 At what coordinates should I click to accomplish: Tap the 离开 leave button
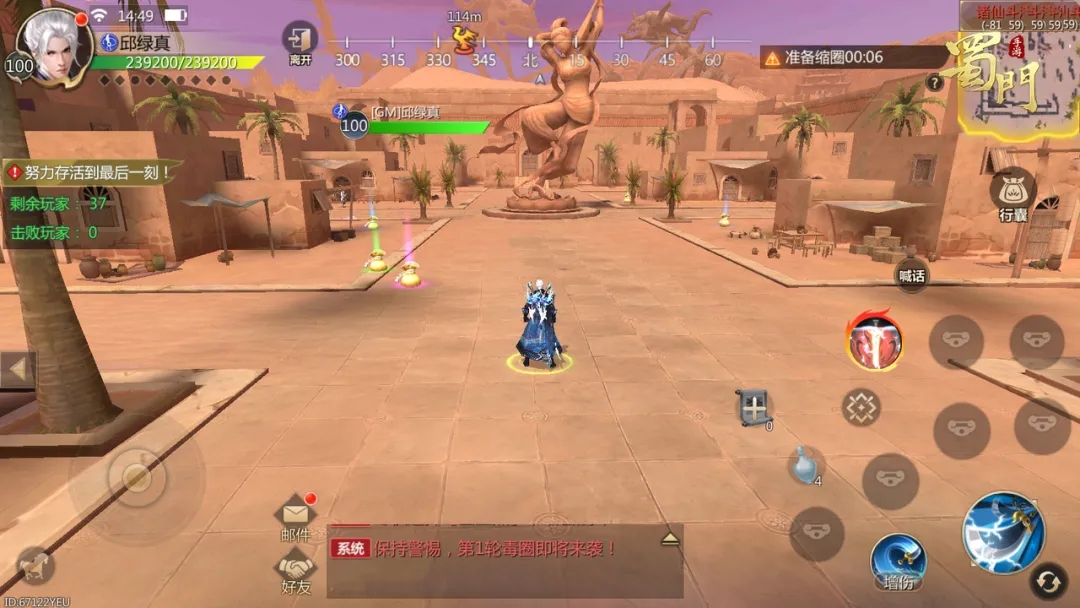pos(299,44)
